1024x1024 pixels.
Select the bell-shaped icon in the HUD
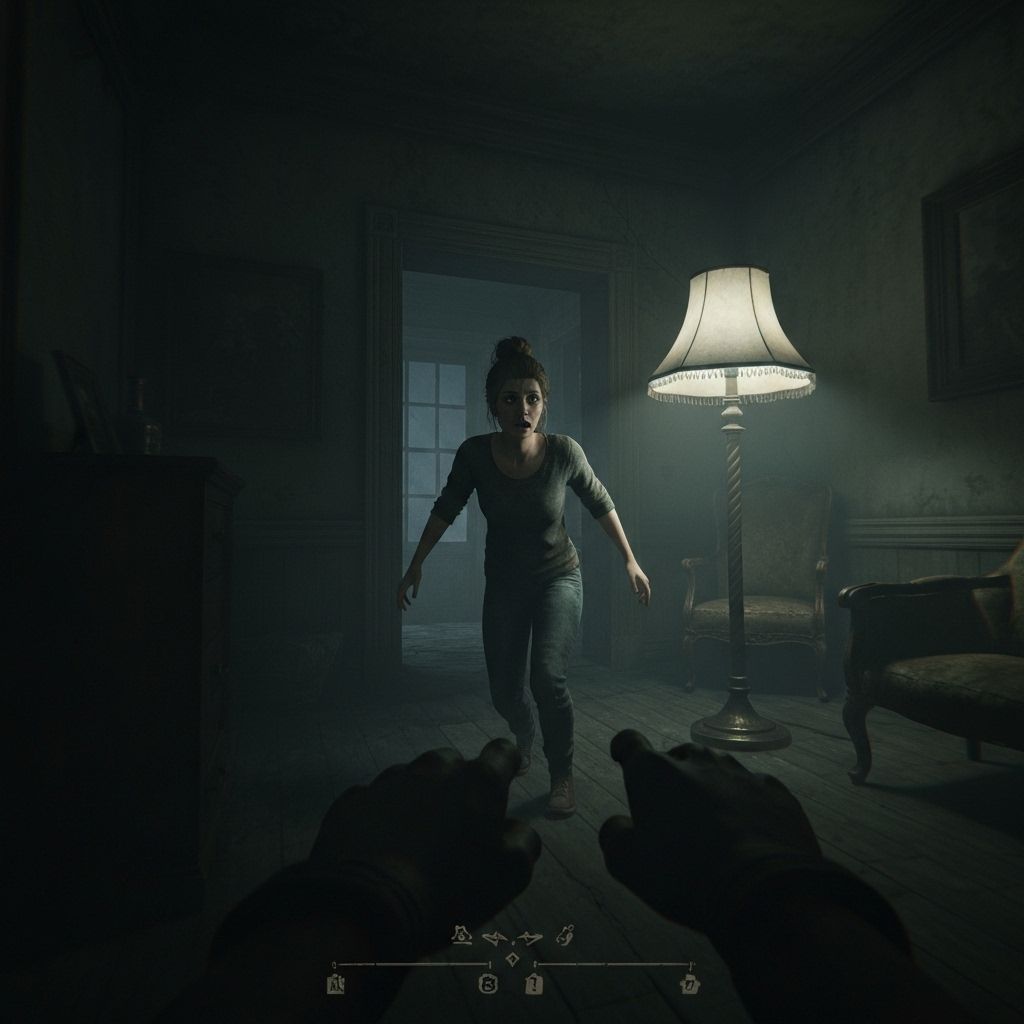pos(462,936)
